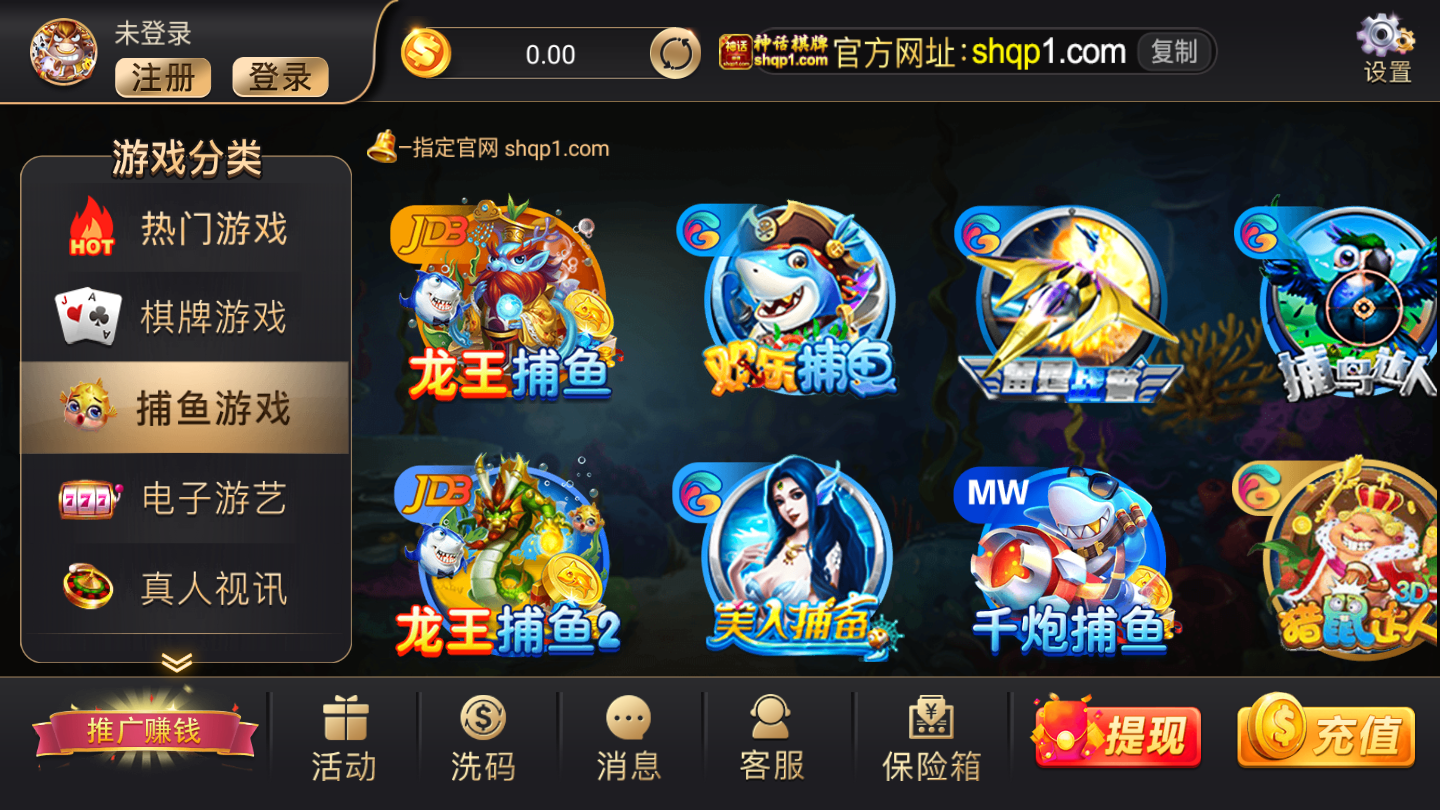Click the 注册 register button
1440x810 pixels.
click(x=163, y=78)
